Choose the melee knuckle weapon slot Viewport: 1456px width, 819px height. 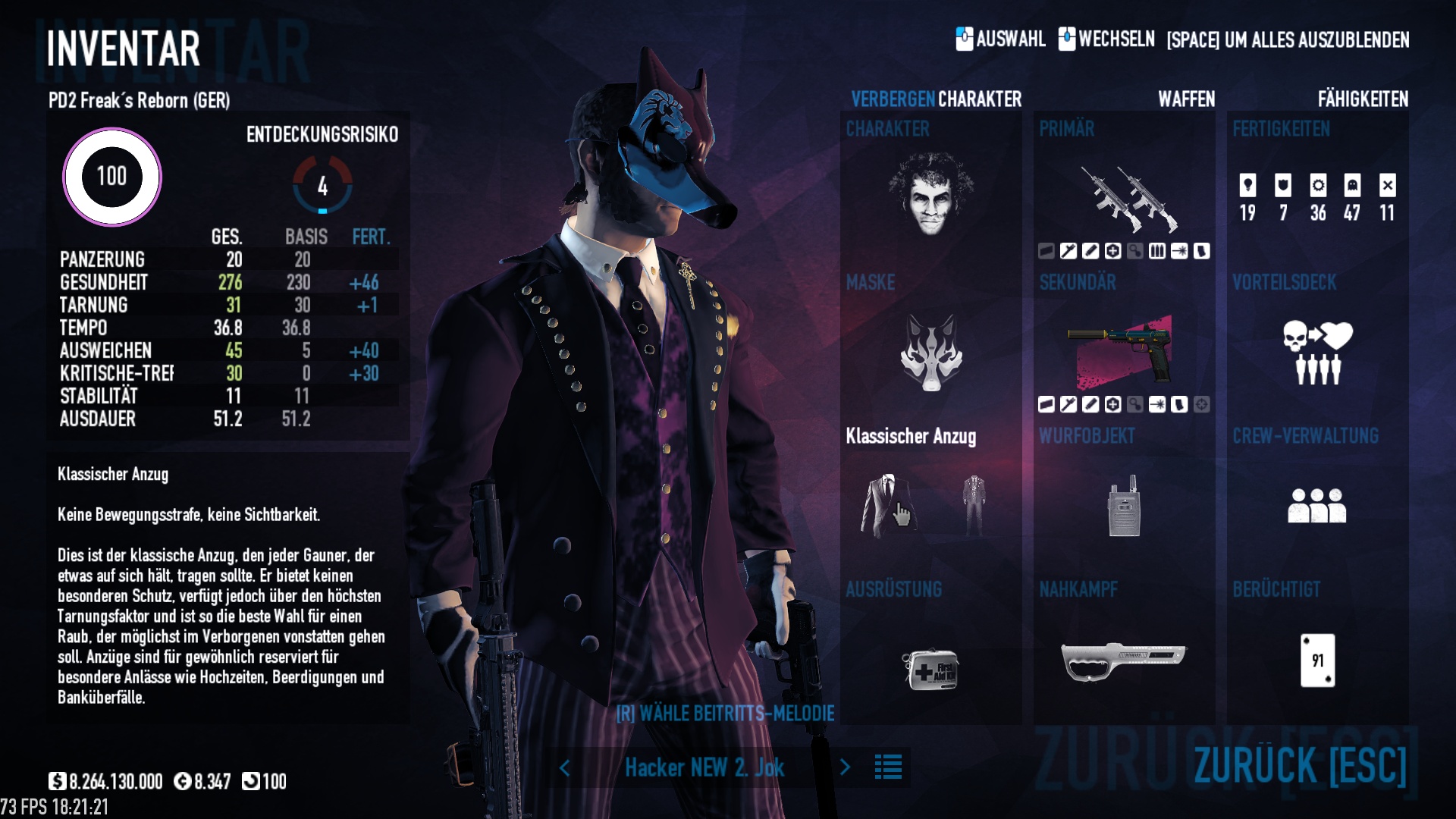coord(1123,661)
